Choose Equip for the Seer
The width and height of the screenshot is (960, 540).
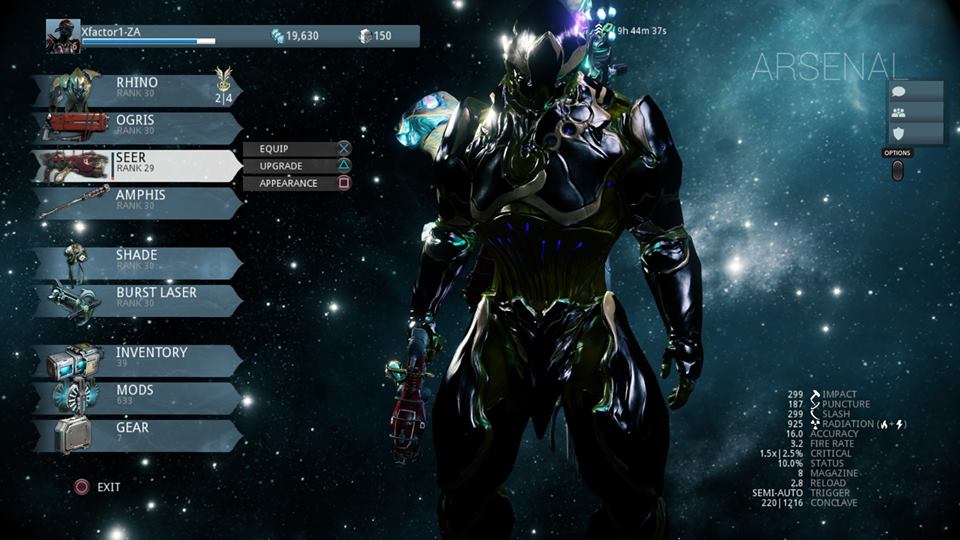tap(297, 148)
